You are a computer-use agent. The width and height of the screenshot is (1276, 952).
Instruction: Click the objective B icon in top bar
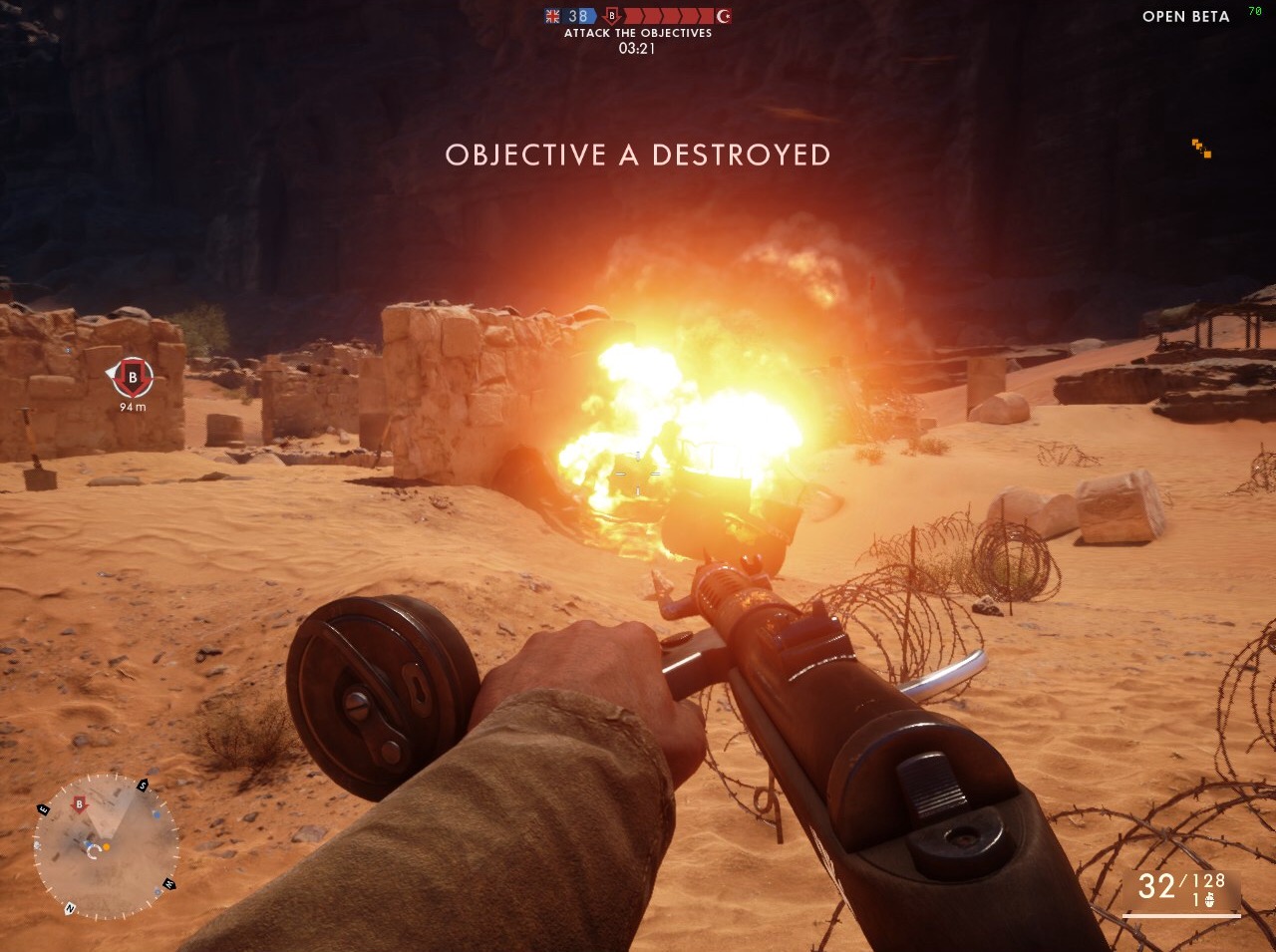tap(612, 16)
